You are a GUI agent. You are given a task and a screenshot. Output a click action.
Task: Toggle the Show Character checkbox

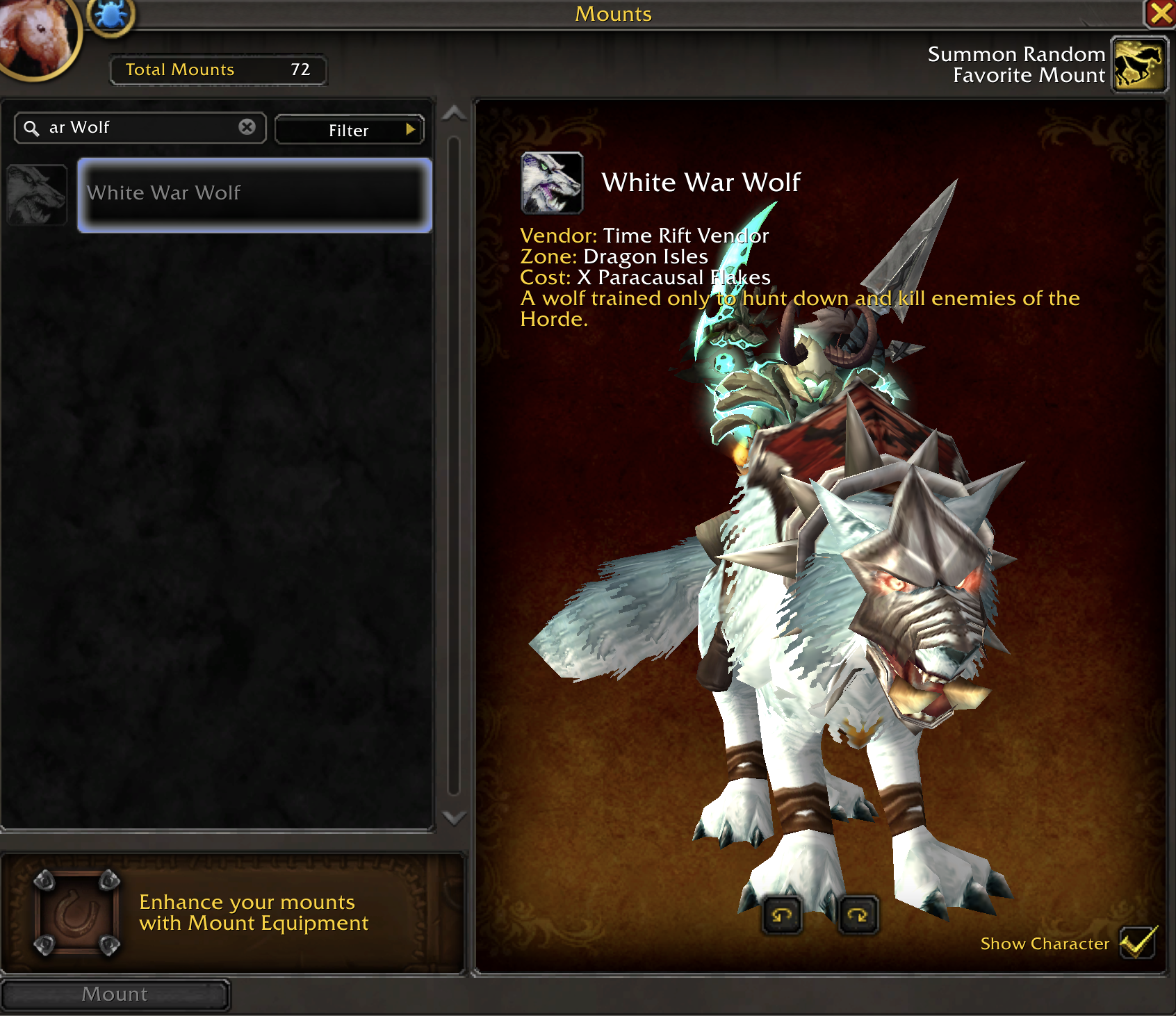[1138, 942]
